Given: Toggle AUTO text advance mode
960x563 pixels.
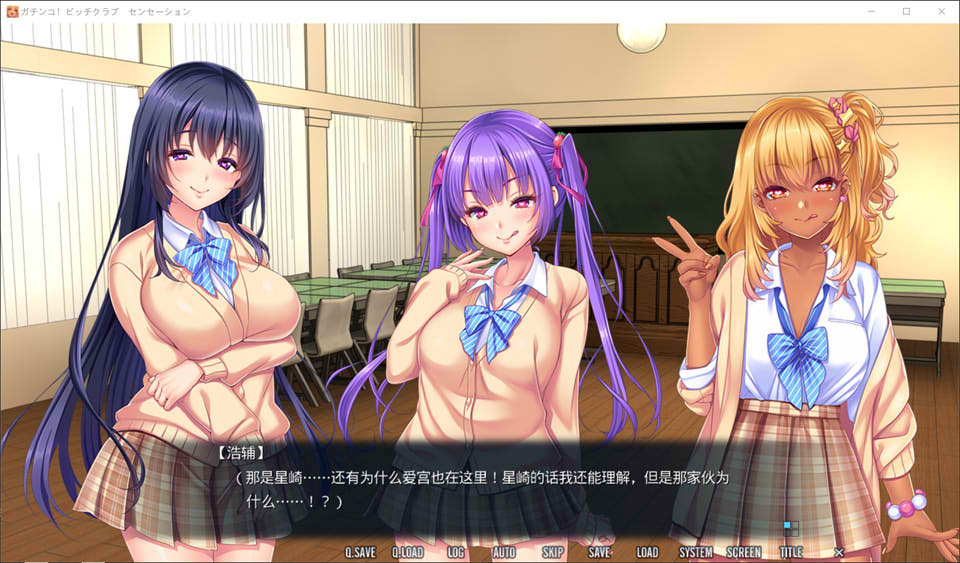Looking at the screenshot, I should pos(504,552).
